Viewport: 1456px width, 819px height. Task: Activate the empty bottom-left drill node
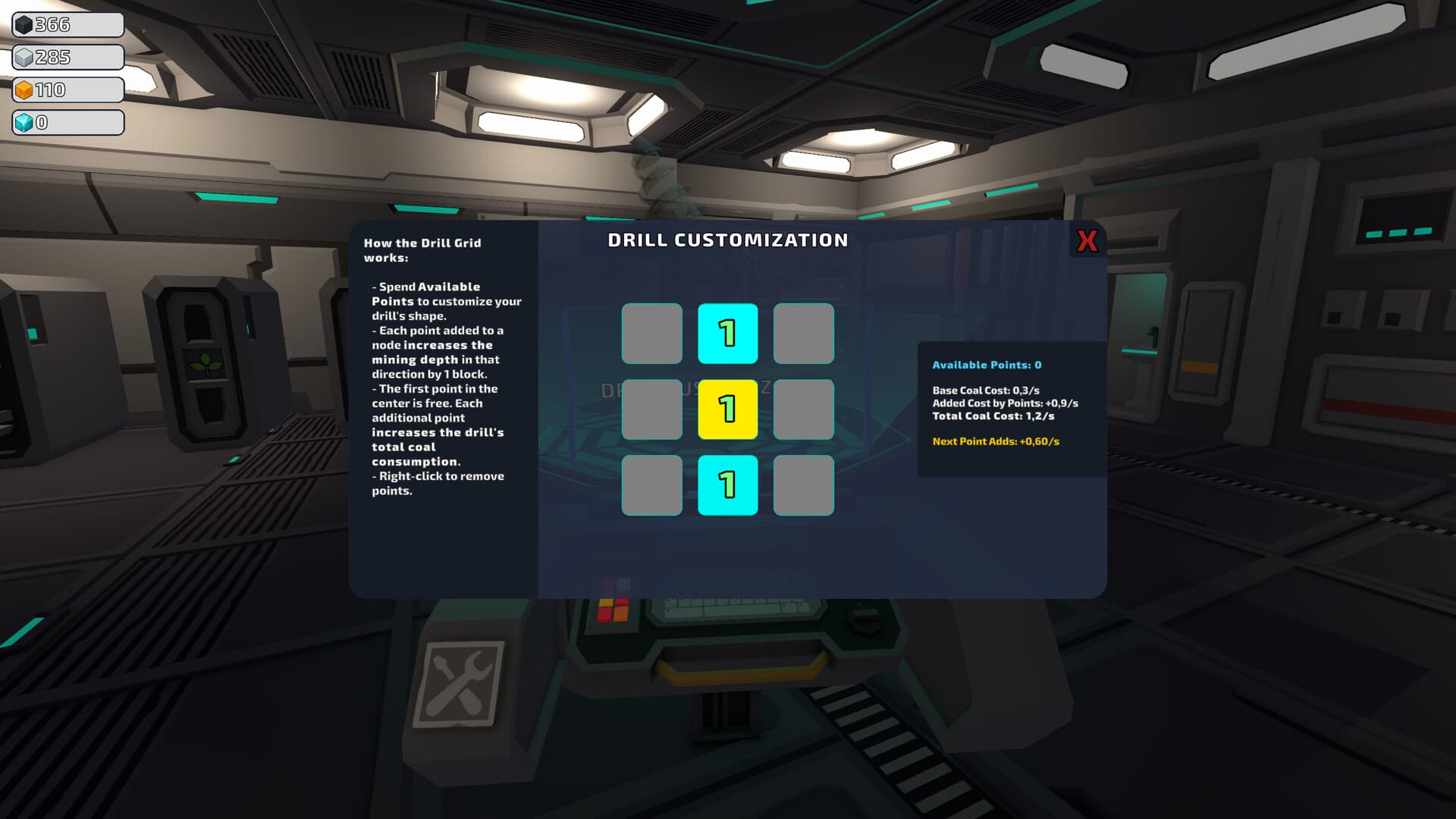point(651,486)
